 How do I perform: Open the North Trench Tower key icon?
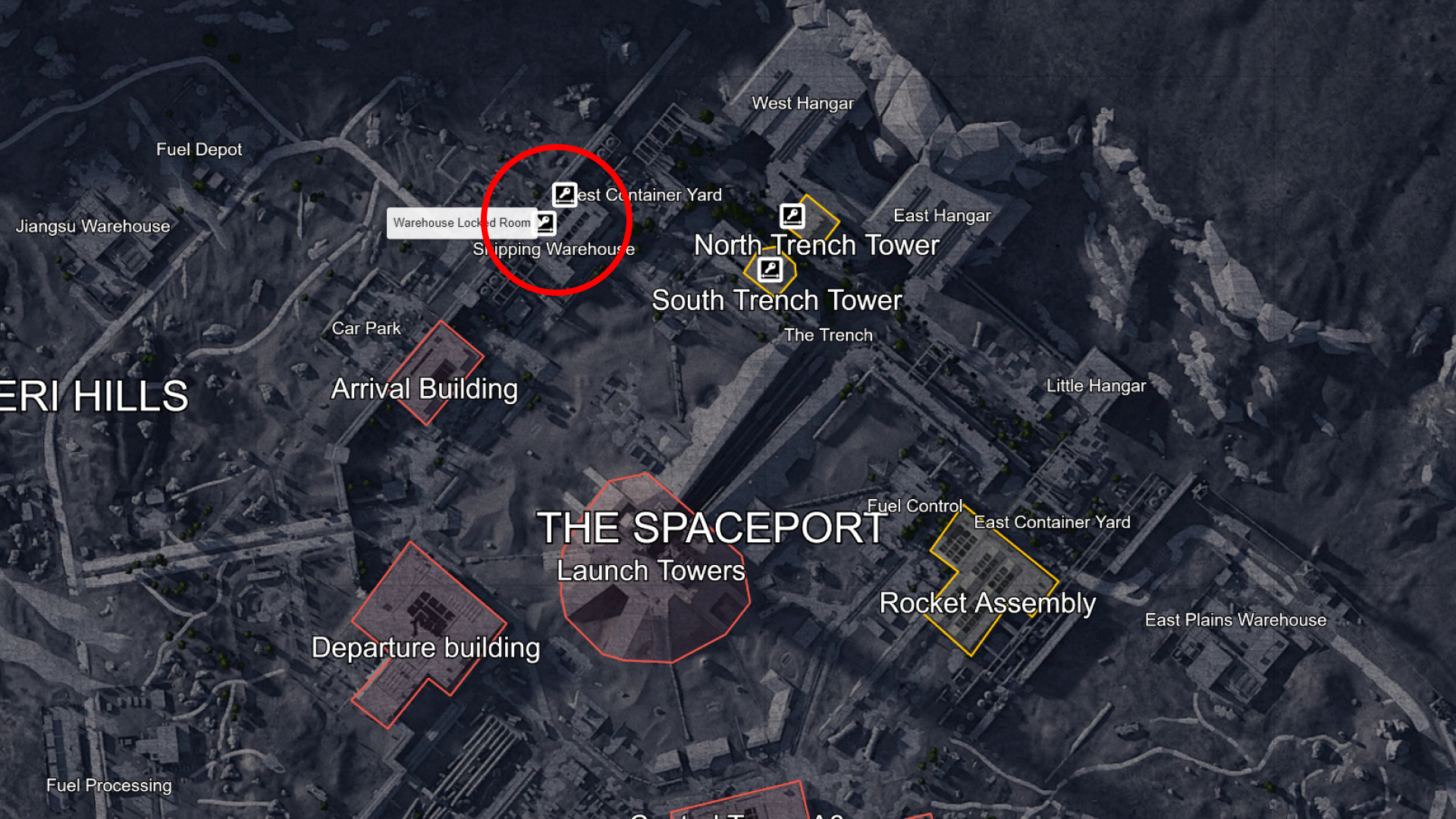click(x=793, y=216)
